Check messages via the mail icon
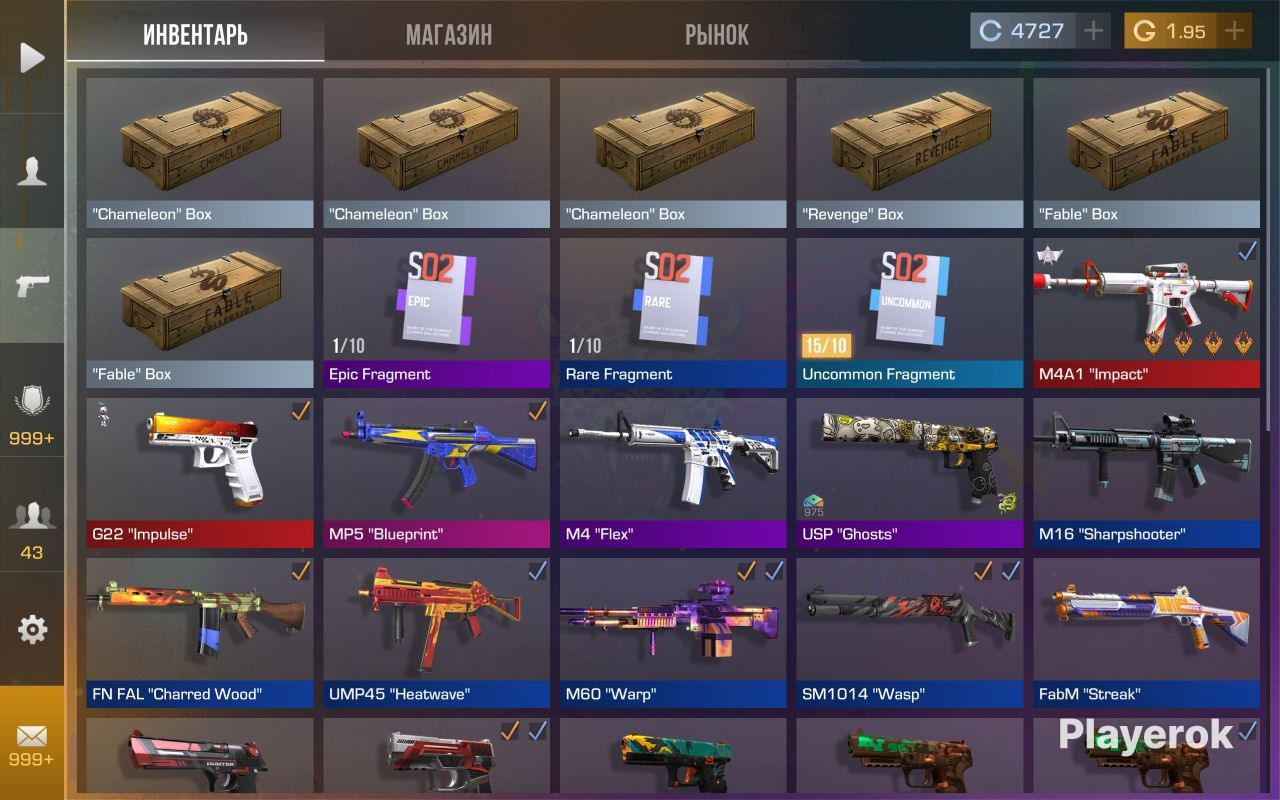This screenshot has width=1280, height=800. 33,736
